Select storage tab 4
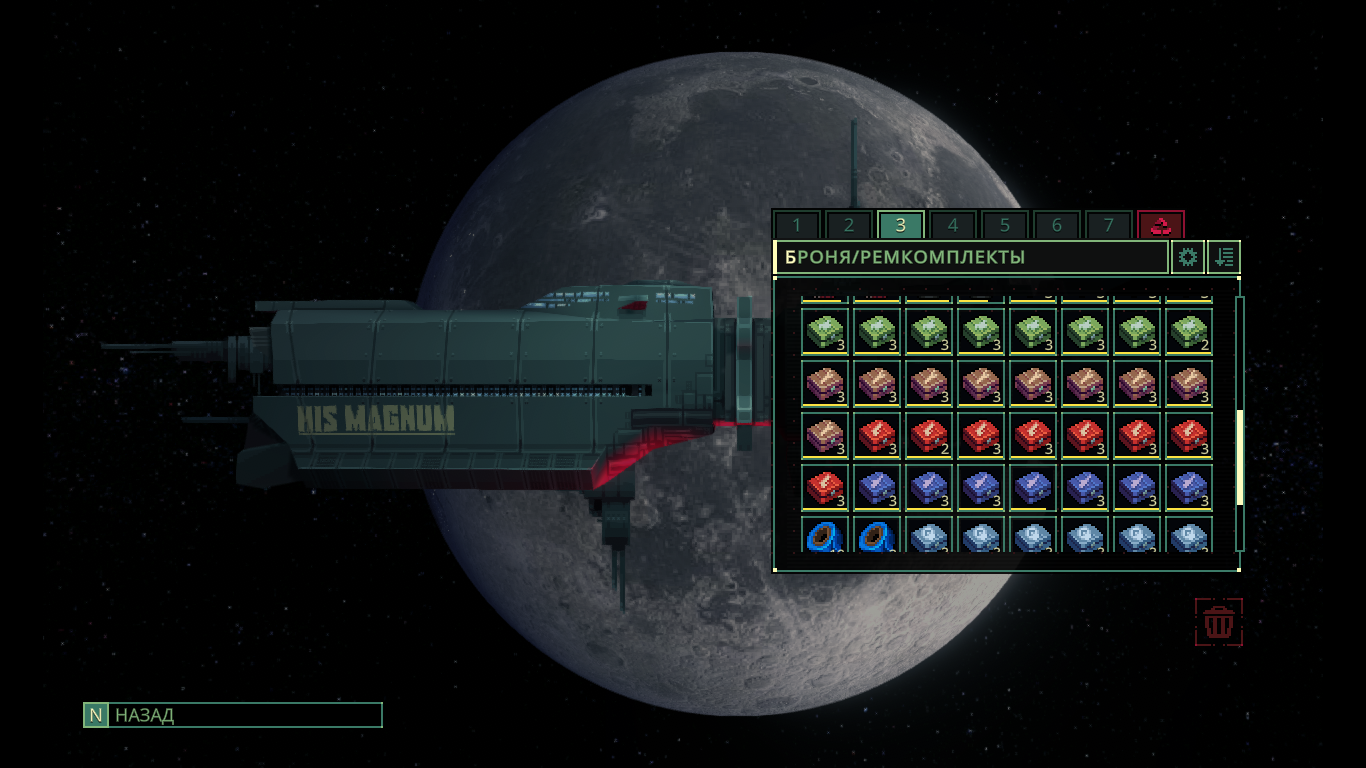Screen dimensions: 1366x768 953,225
